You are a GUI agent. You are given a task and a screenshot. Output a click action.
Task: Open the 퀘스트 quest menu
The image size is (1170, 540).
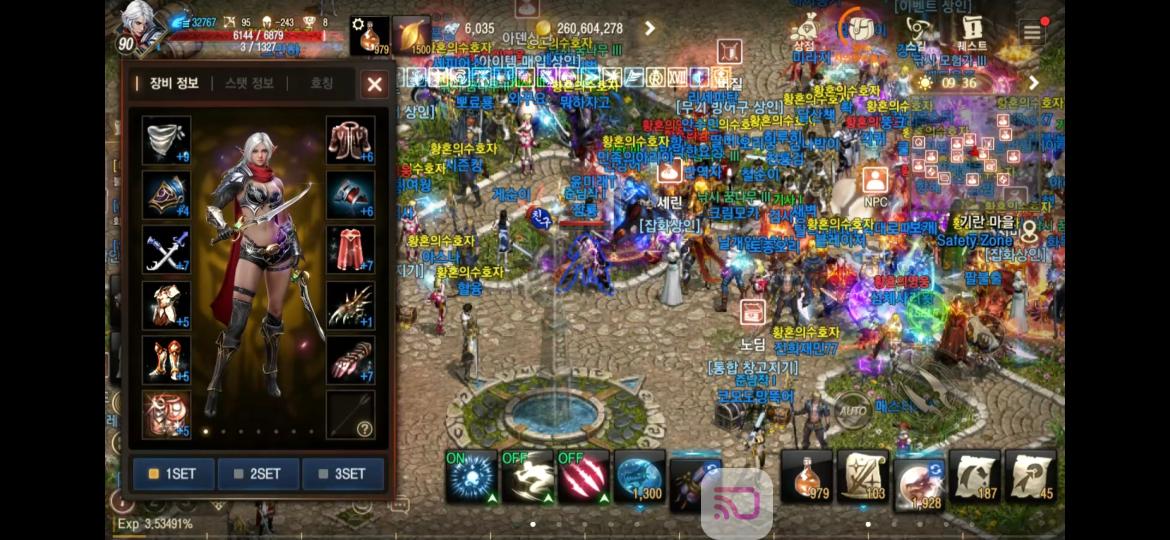tap(971, 31)
